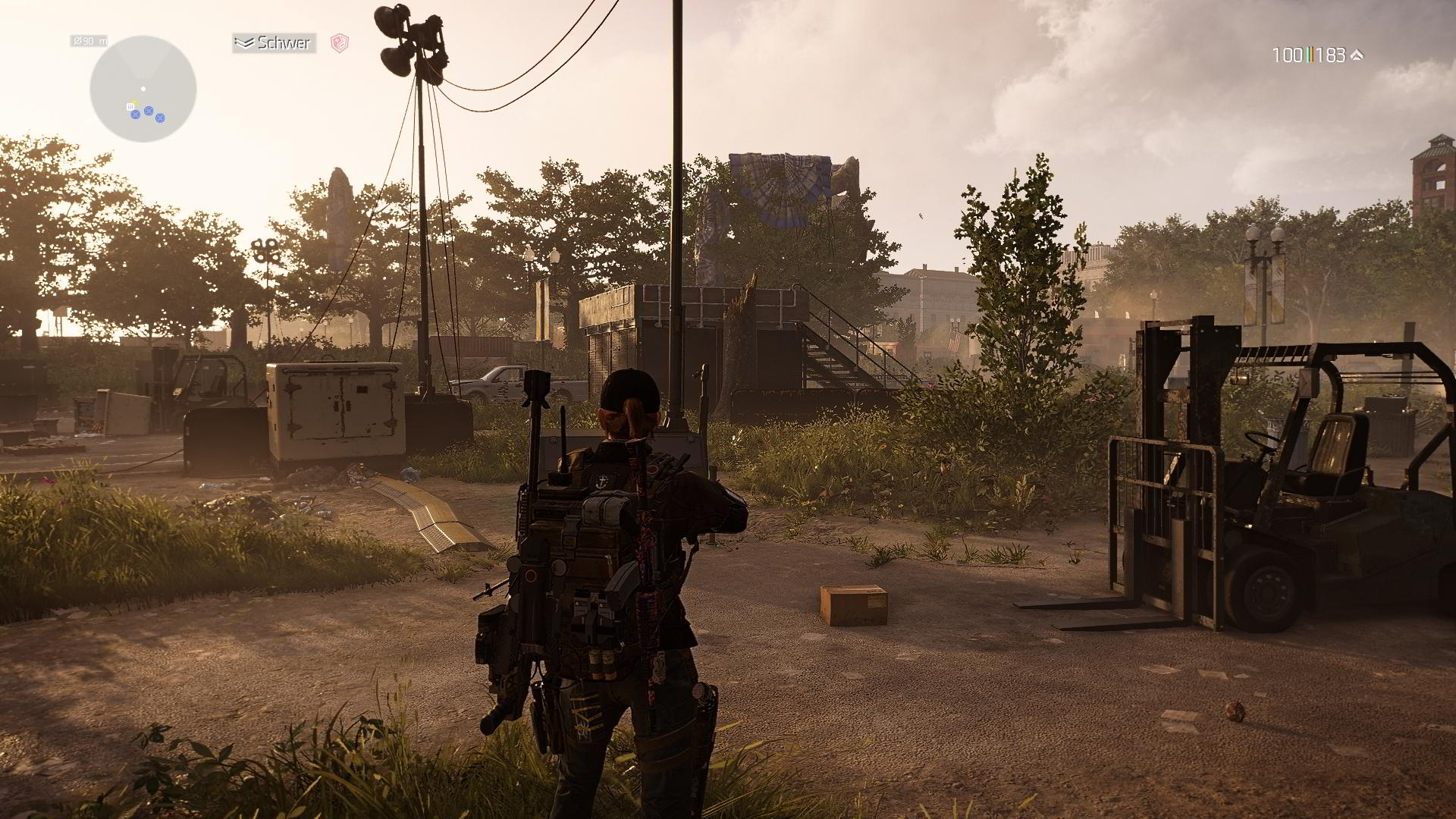The width and height of the screenshot is (1456, 819).
Task: Select the Schwer difficulty label
Action: pyautogui.click(x=283, y=43)
